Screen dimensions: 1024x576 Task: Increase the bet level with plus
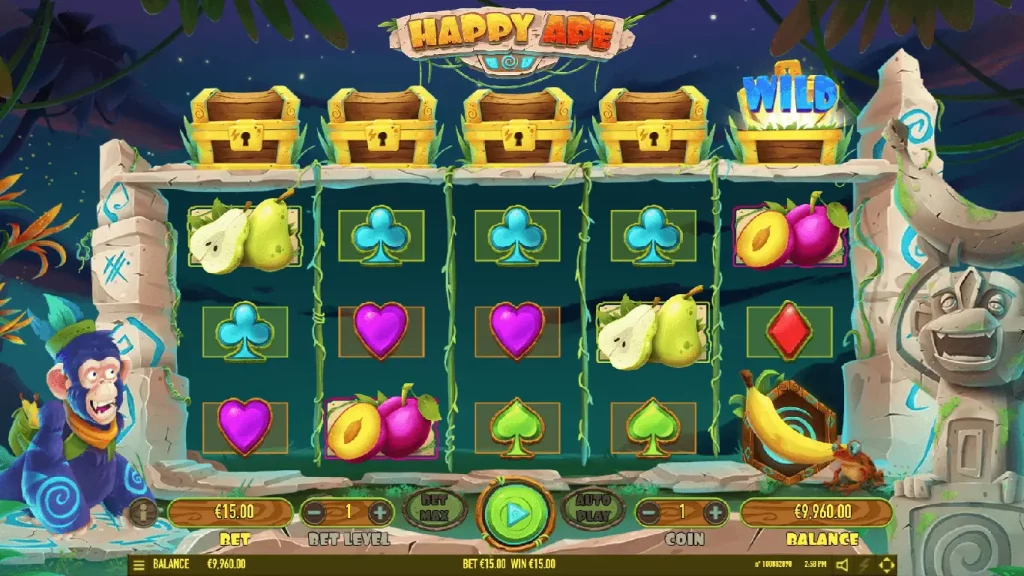[x=380, y=513]
